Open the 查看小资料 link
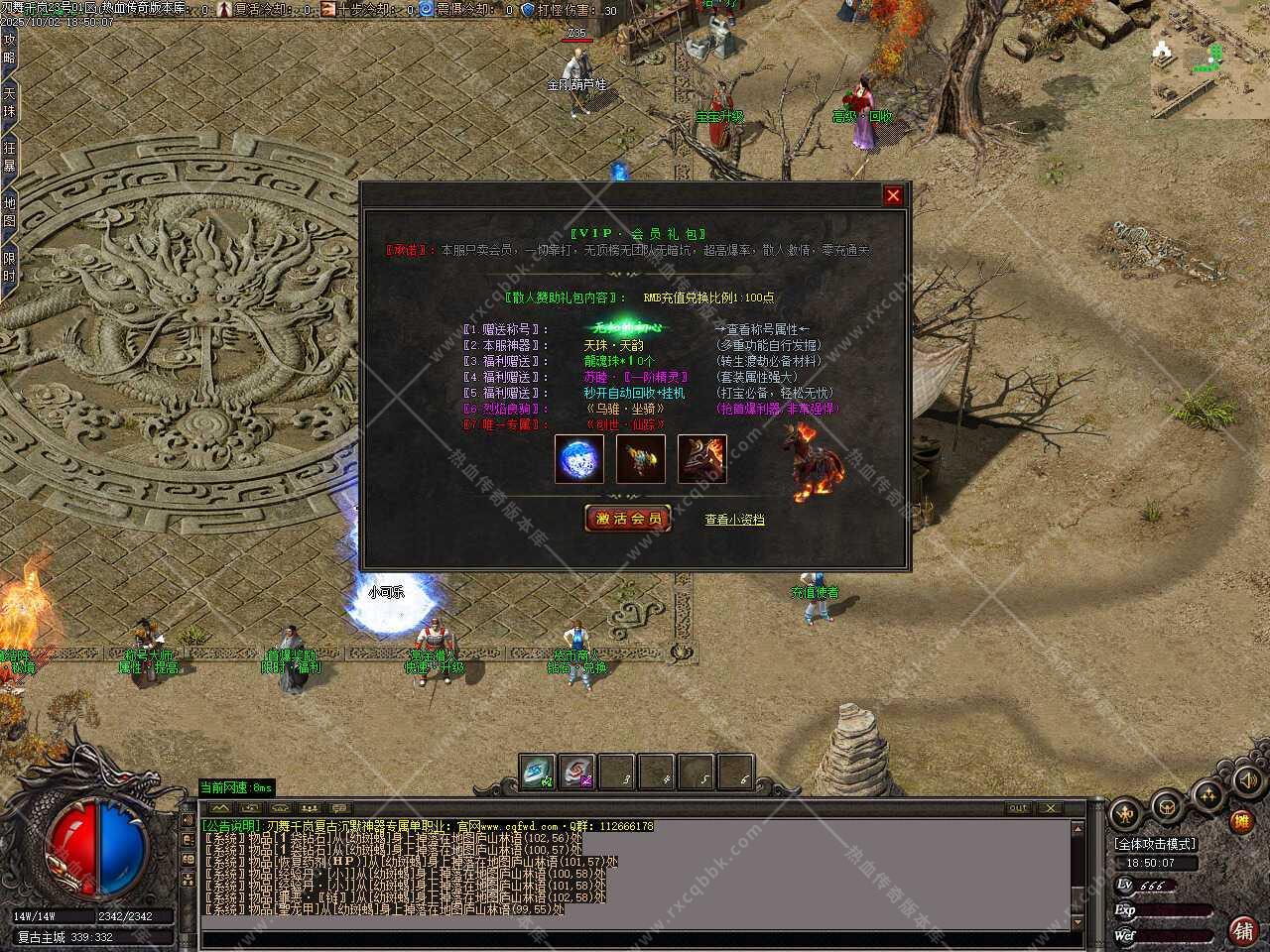 (734, 519)
